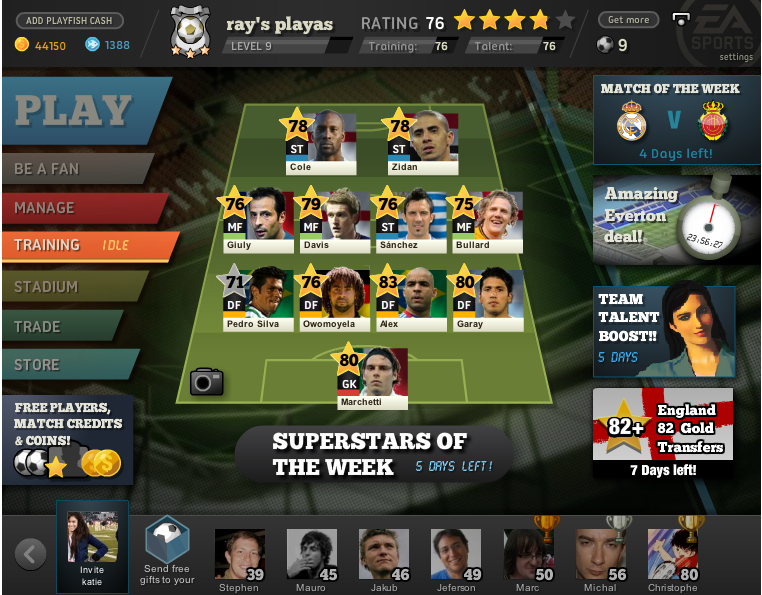Show previous friends with the left arrow

coord(31,553)
